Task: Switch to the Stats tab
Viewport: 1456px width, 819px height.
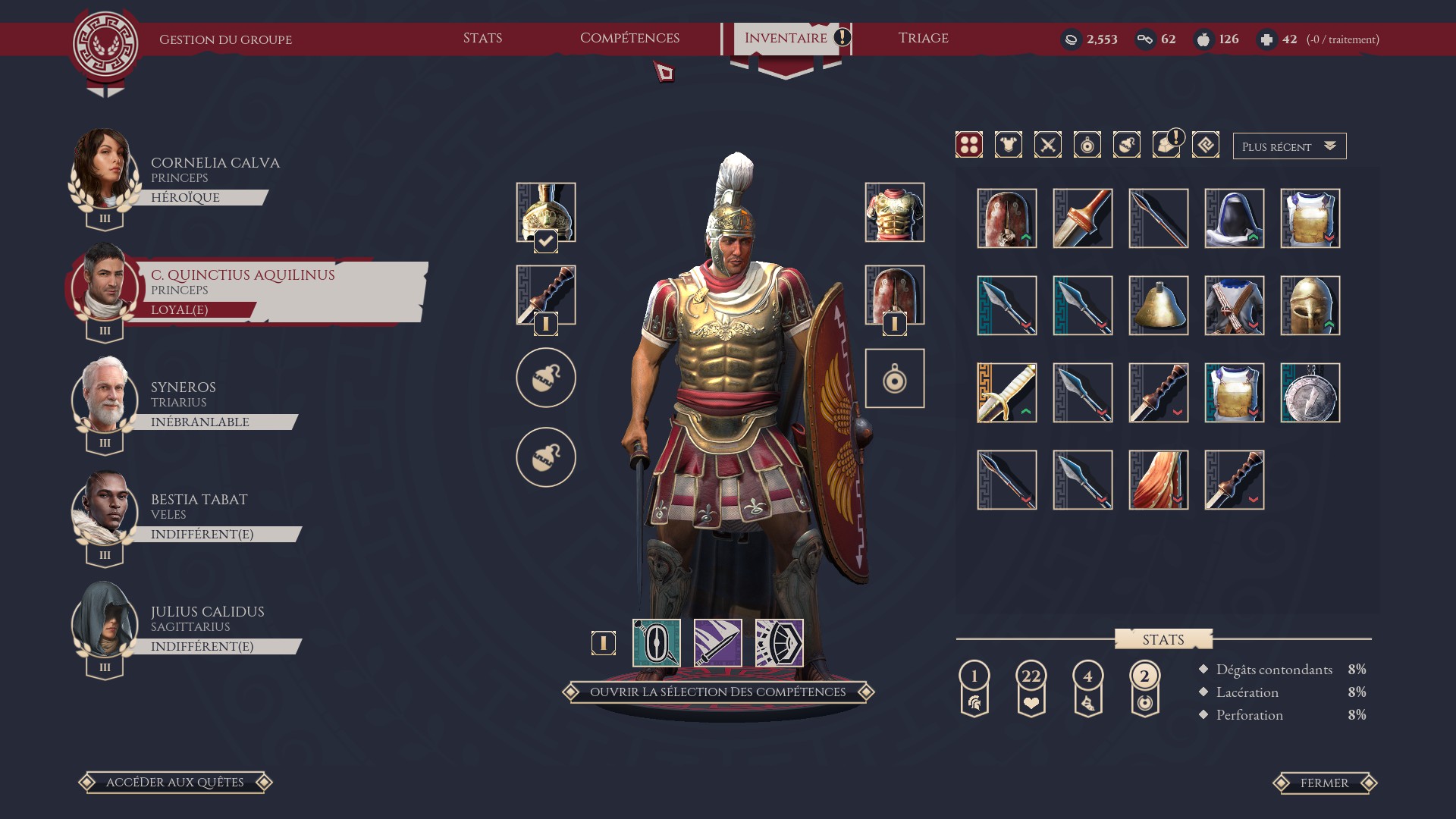Action: (482, 38)
